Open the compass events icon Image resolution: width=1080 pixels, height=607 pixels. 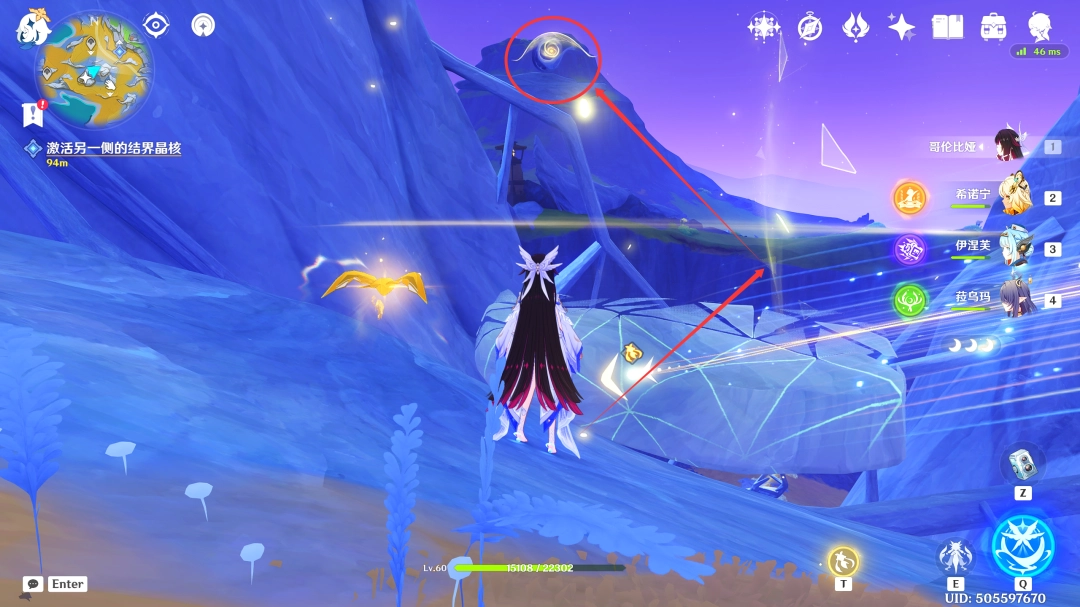[810, 27]
